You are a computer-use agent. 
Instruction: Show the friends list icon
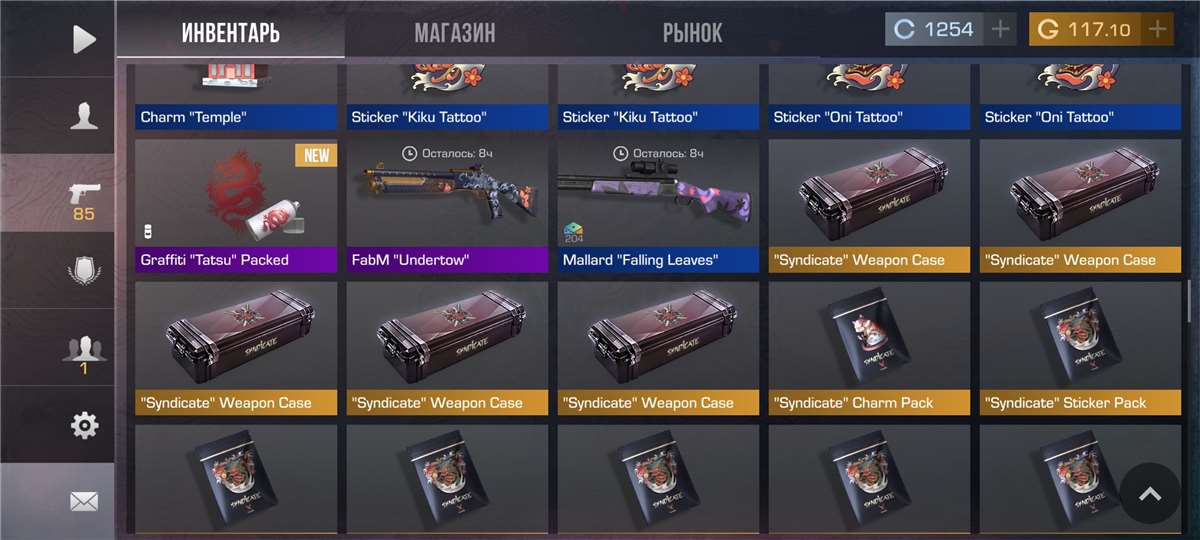coord(84,352)
